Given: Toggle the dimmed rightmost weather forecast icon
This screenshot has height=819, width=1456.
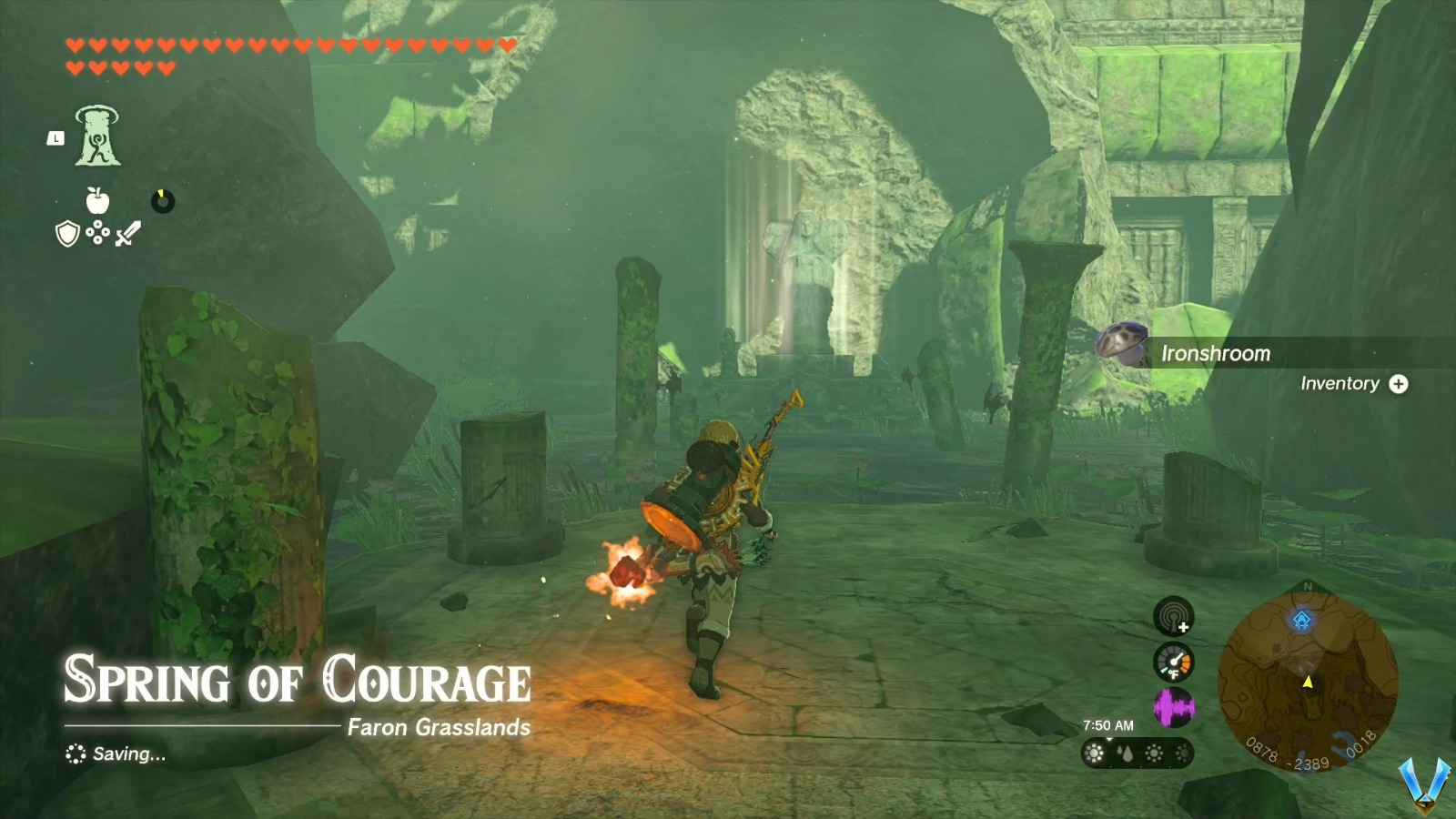Looking at the screenshot, I should 1183,753.
